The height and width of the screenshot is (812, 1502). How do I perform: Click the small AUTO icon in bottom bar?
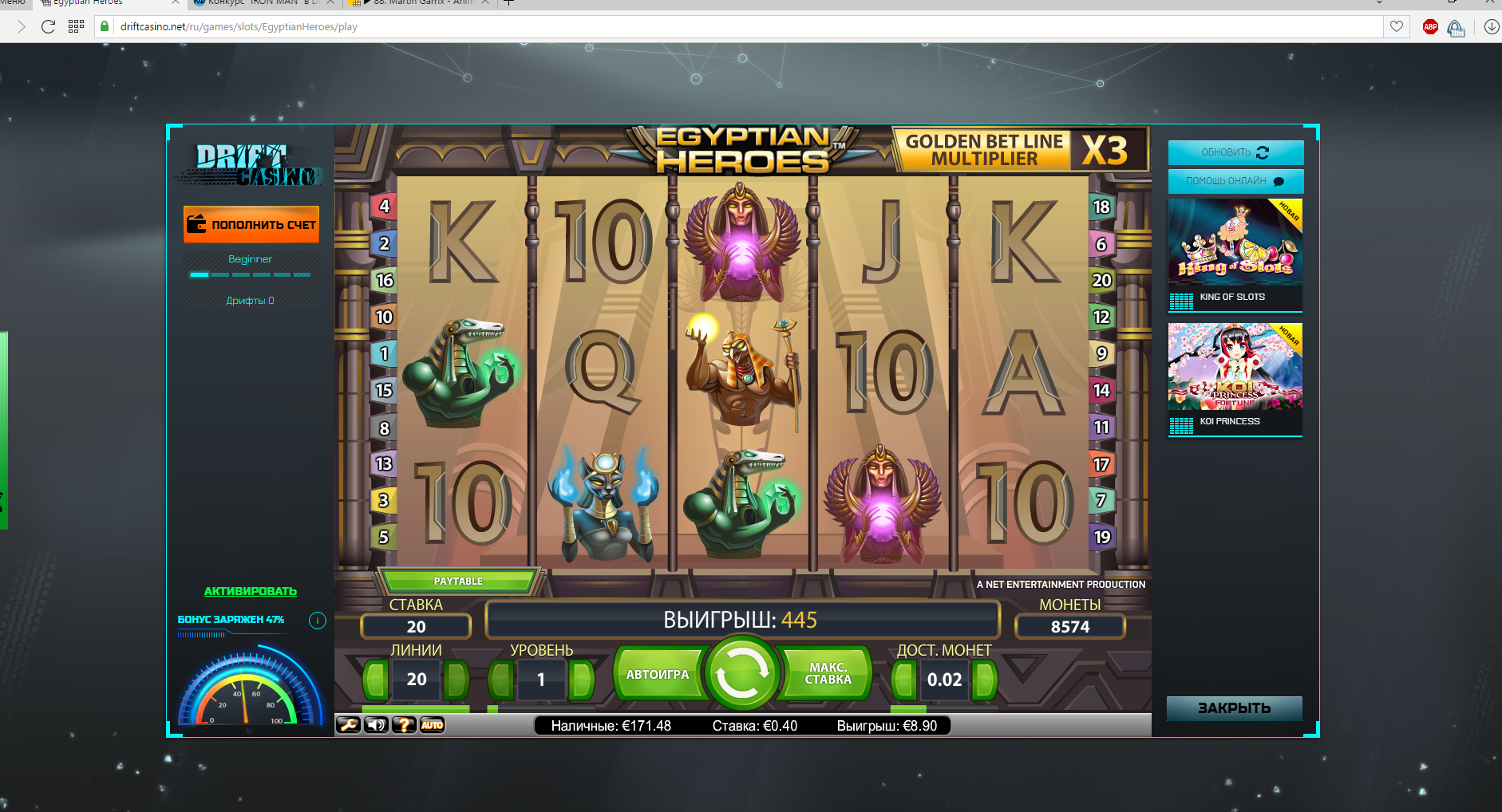pos(432,725)
